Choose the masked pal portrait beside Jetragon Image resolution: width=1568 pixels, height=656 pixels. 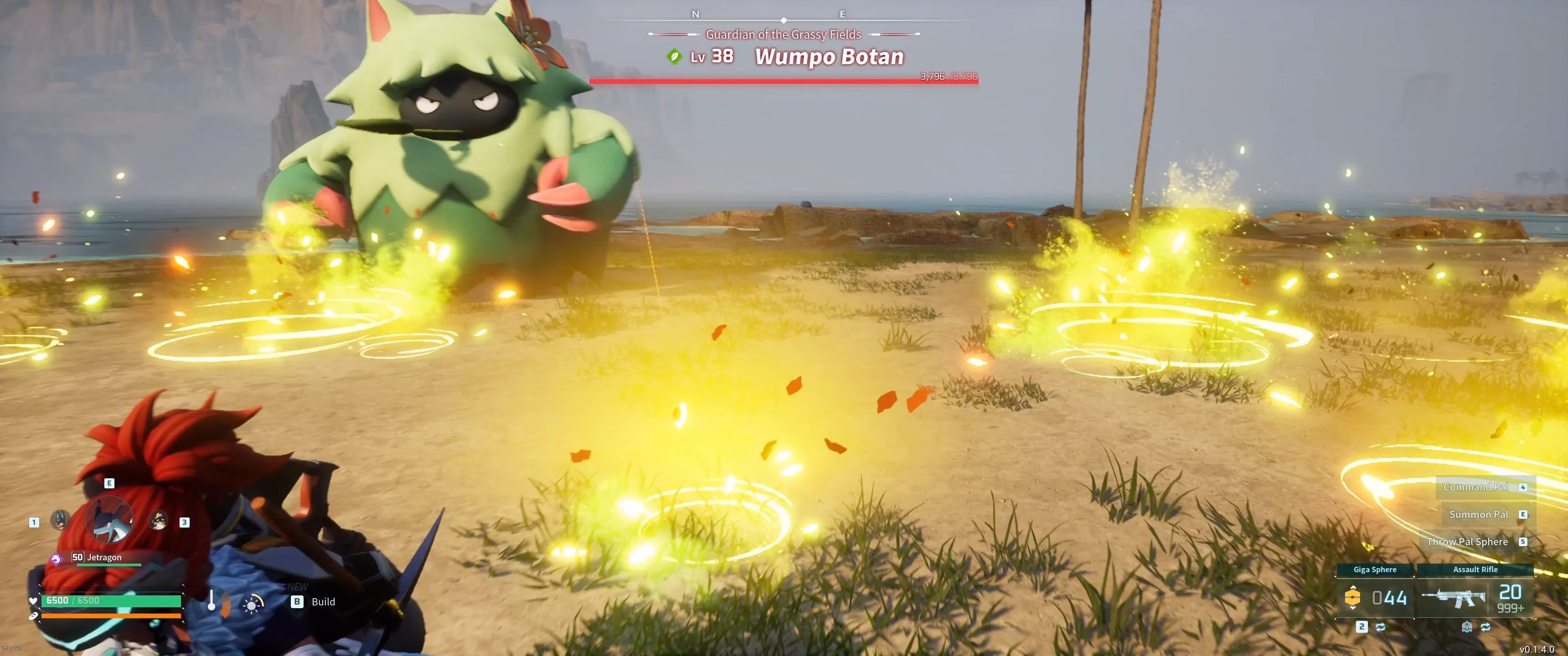click(x=158, y=520)
